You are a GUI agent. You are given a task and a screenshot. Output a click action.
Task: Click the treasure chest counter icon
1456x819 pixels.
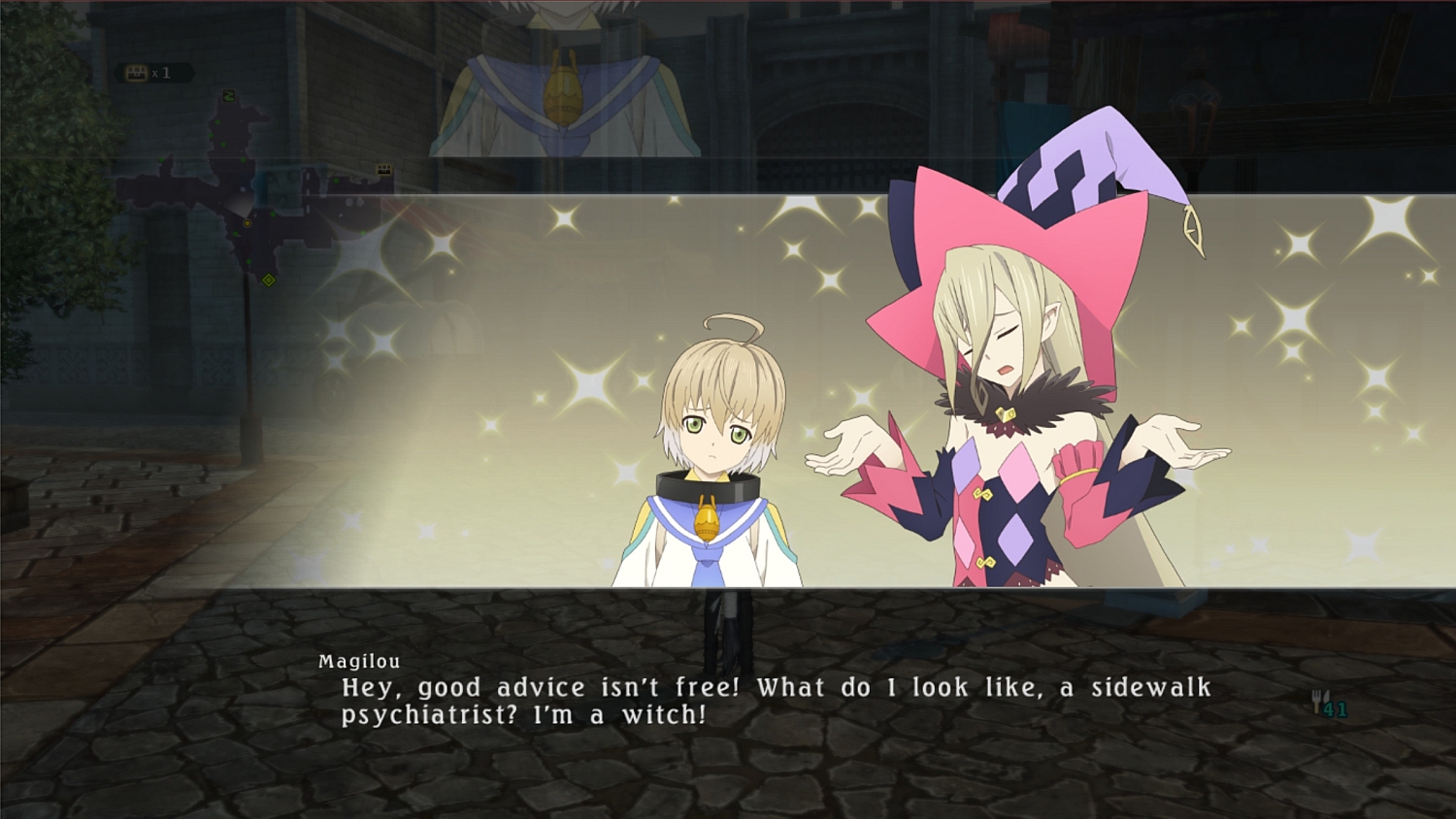[137, 73]
